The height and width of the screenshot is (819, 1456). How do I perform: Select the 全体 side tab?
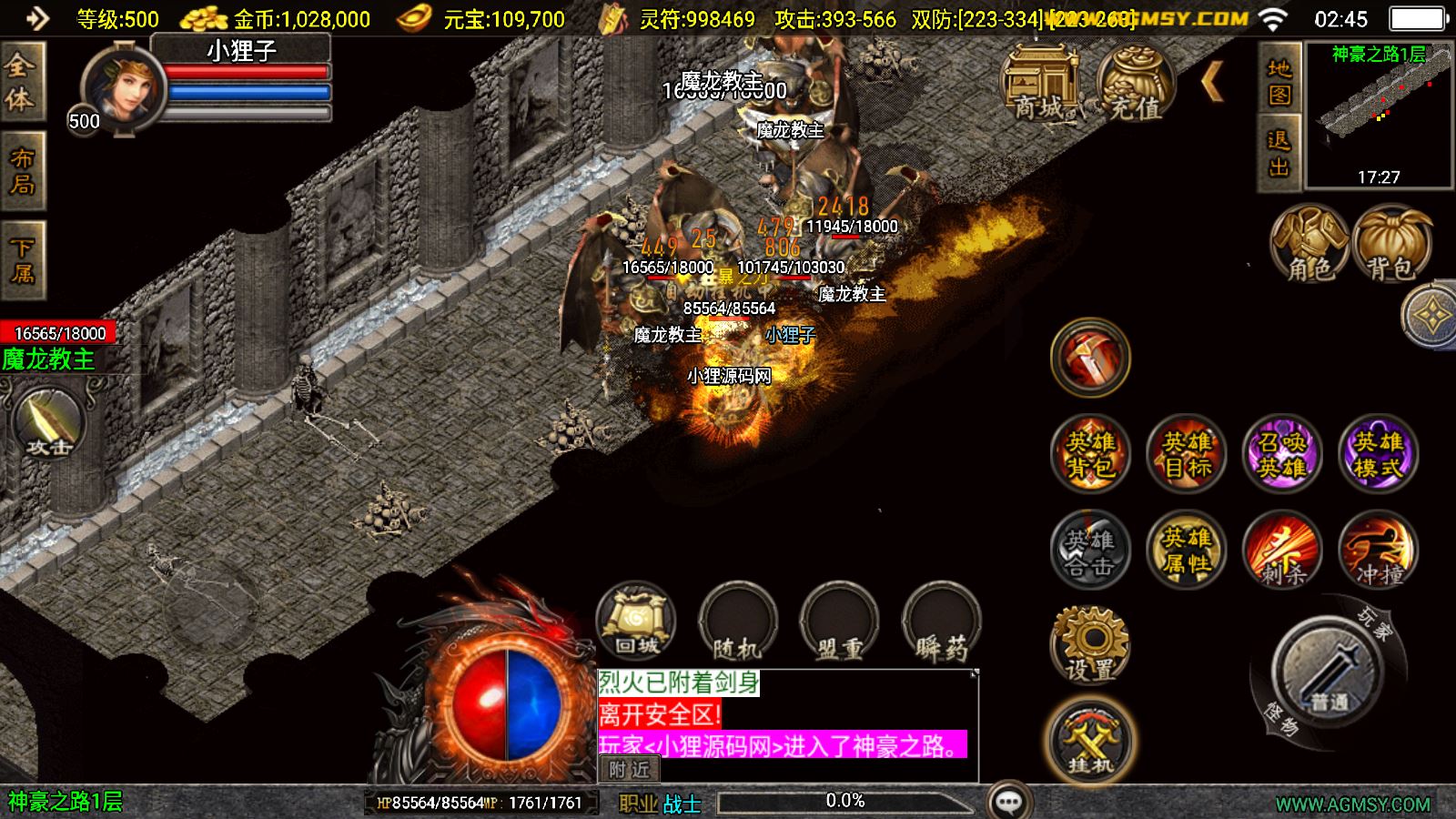coord(20,81)
